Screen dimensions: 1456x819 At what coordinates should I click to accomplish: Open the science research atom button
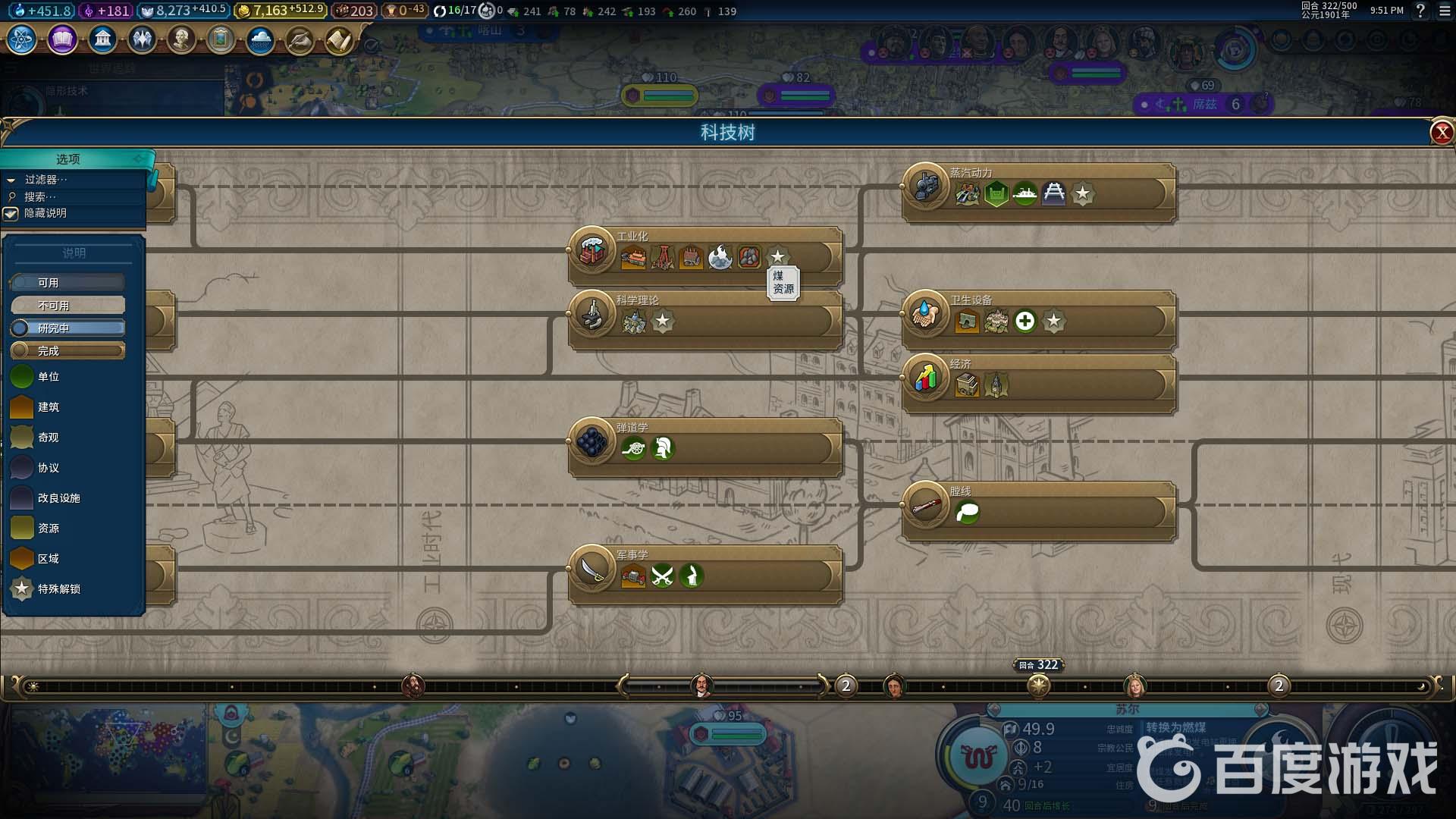pos(22,39)
